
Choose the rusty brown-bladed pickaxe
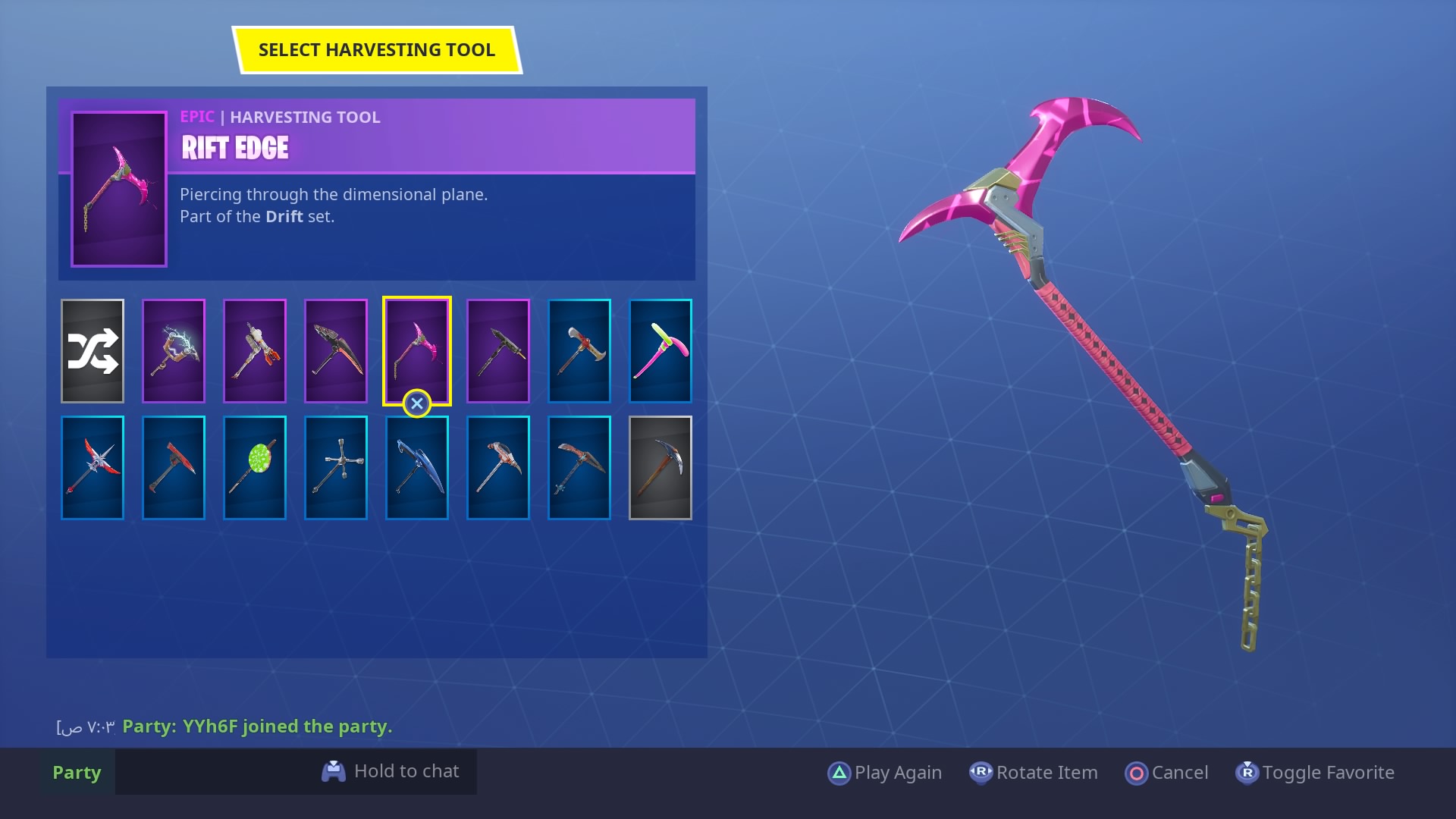pyautogui.click(x=579, y=467)
